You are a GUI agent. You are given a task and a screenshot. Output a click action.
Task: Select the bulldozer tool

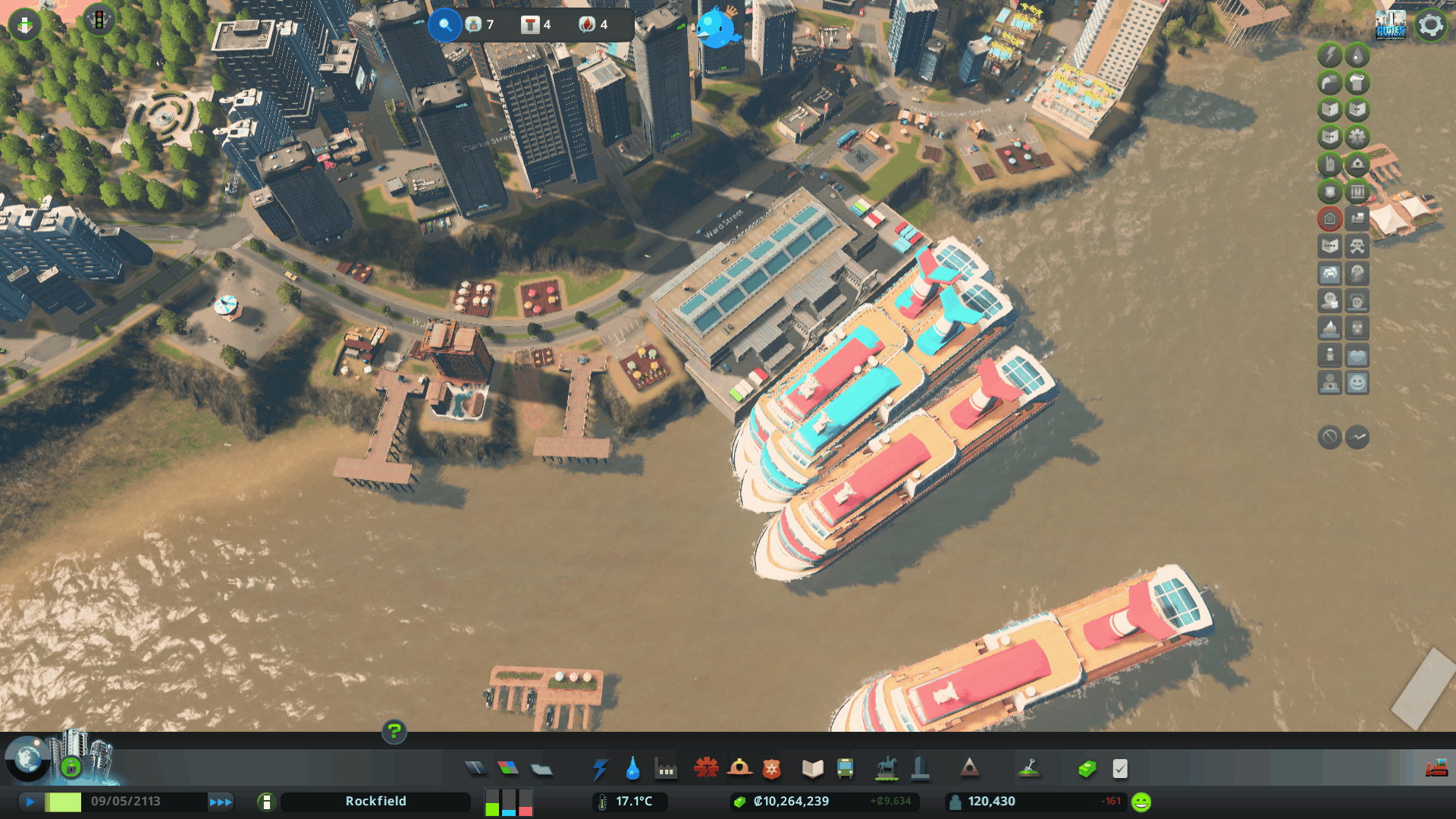(x=1436, y=769)
